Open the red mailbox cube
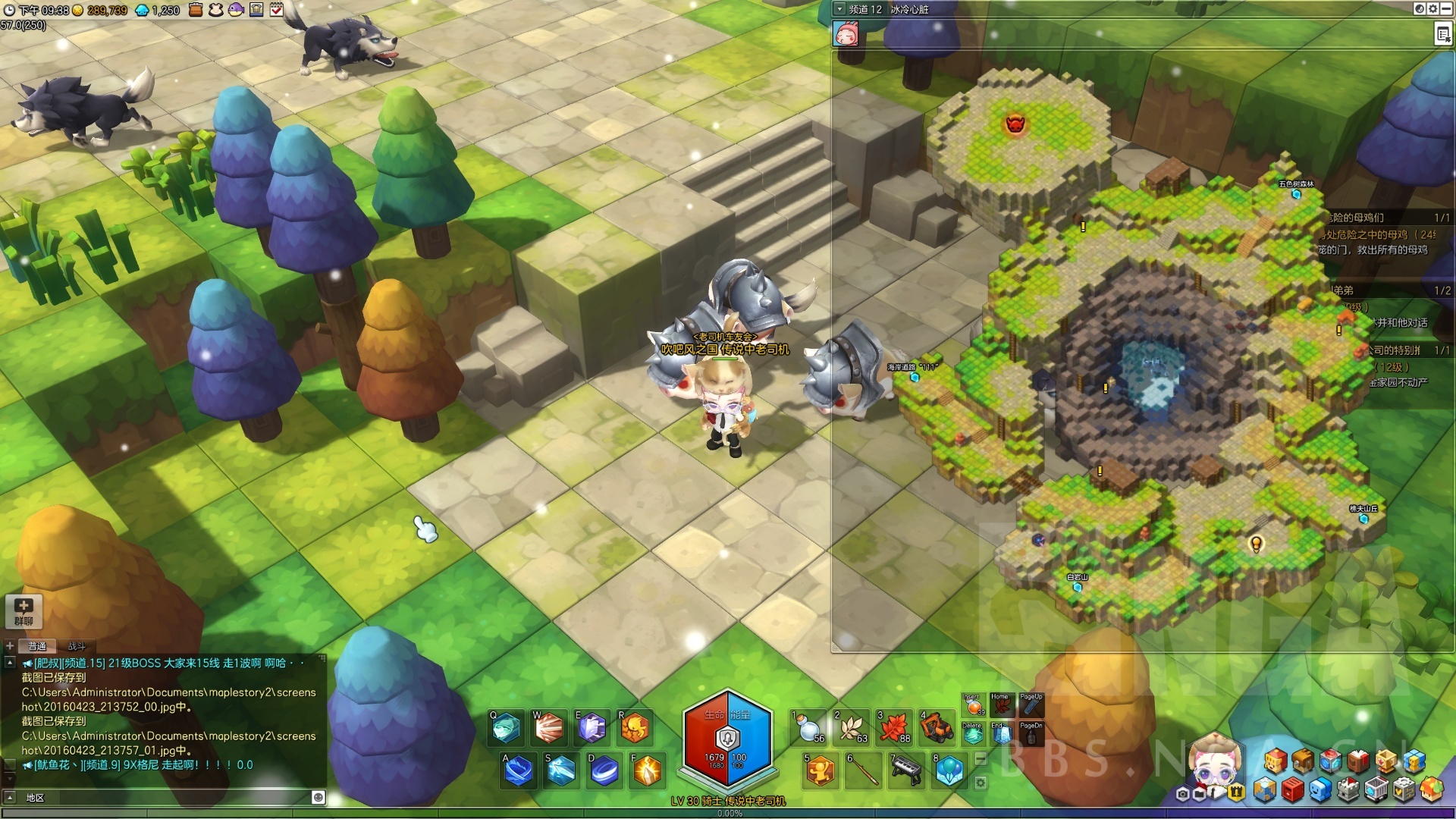The image size is (1456, 819). click(1292, 791)
